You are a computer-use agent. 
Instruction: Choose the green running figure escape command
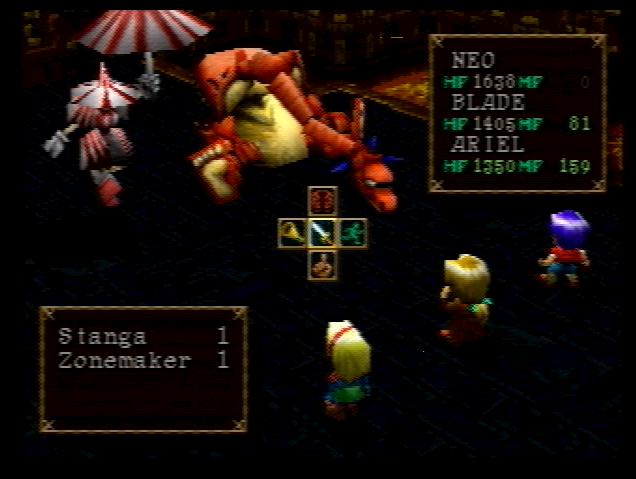(353, 233)
